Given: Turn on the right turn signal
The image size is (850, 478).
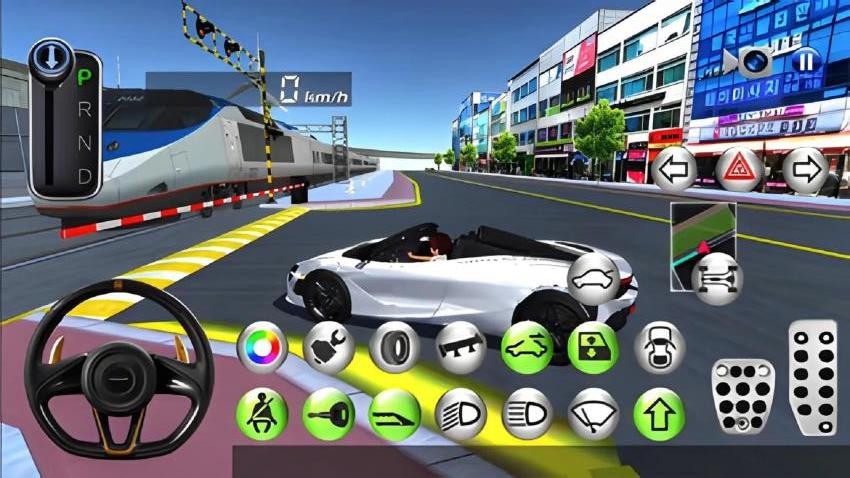Looking at the screenshot, I should tap(805, 169).
